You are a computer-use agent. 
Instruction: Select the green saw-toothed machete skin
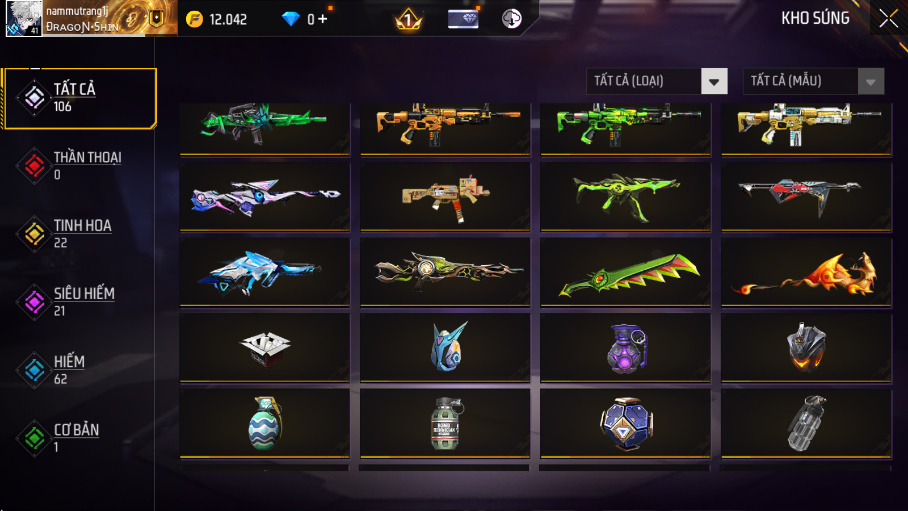(x=625, y=271)
